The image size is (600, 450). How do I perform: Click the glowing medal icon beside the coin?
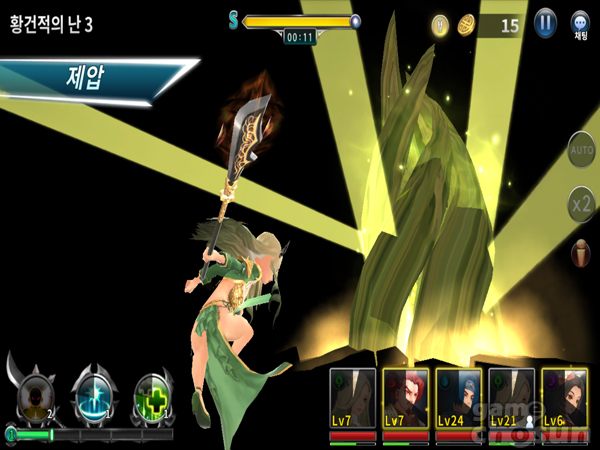(440, 25)
